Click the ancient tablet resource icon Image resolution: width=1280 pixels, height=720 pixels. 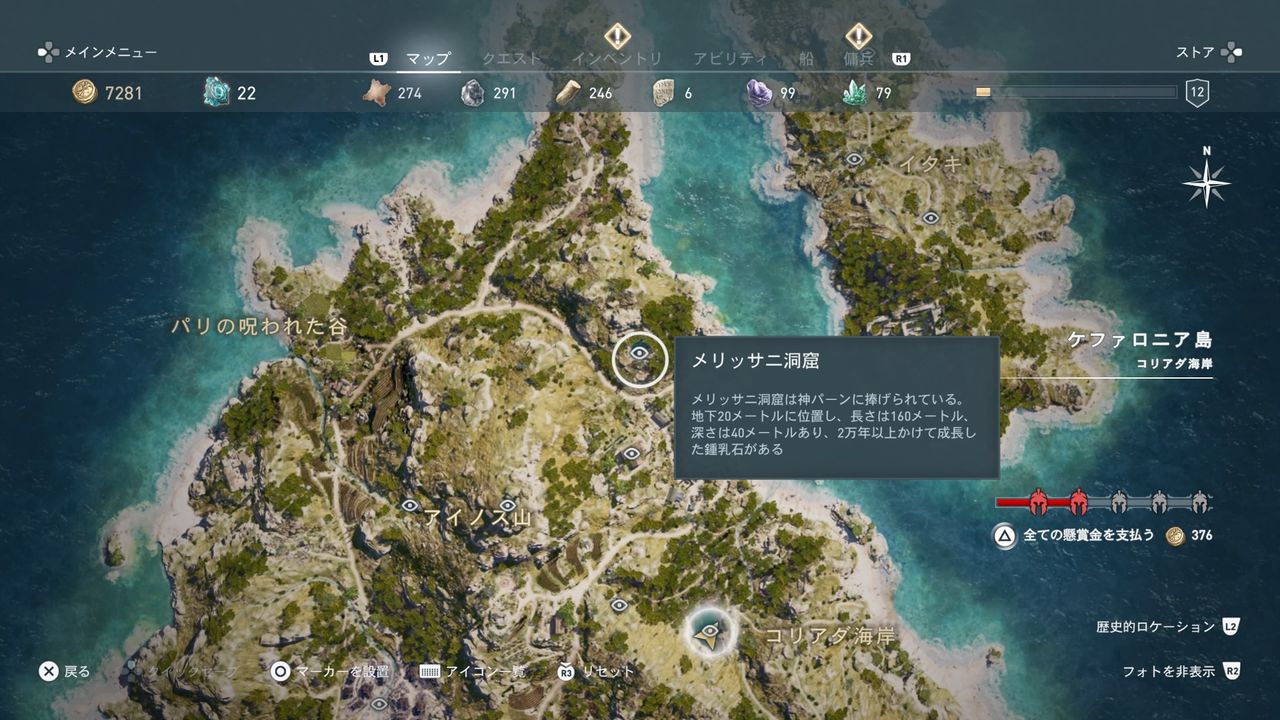point(659,92)
